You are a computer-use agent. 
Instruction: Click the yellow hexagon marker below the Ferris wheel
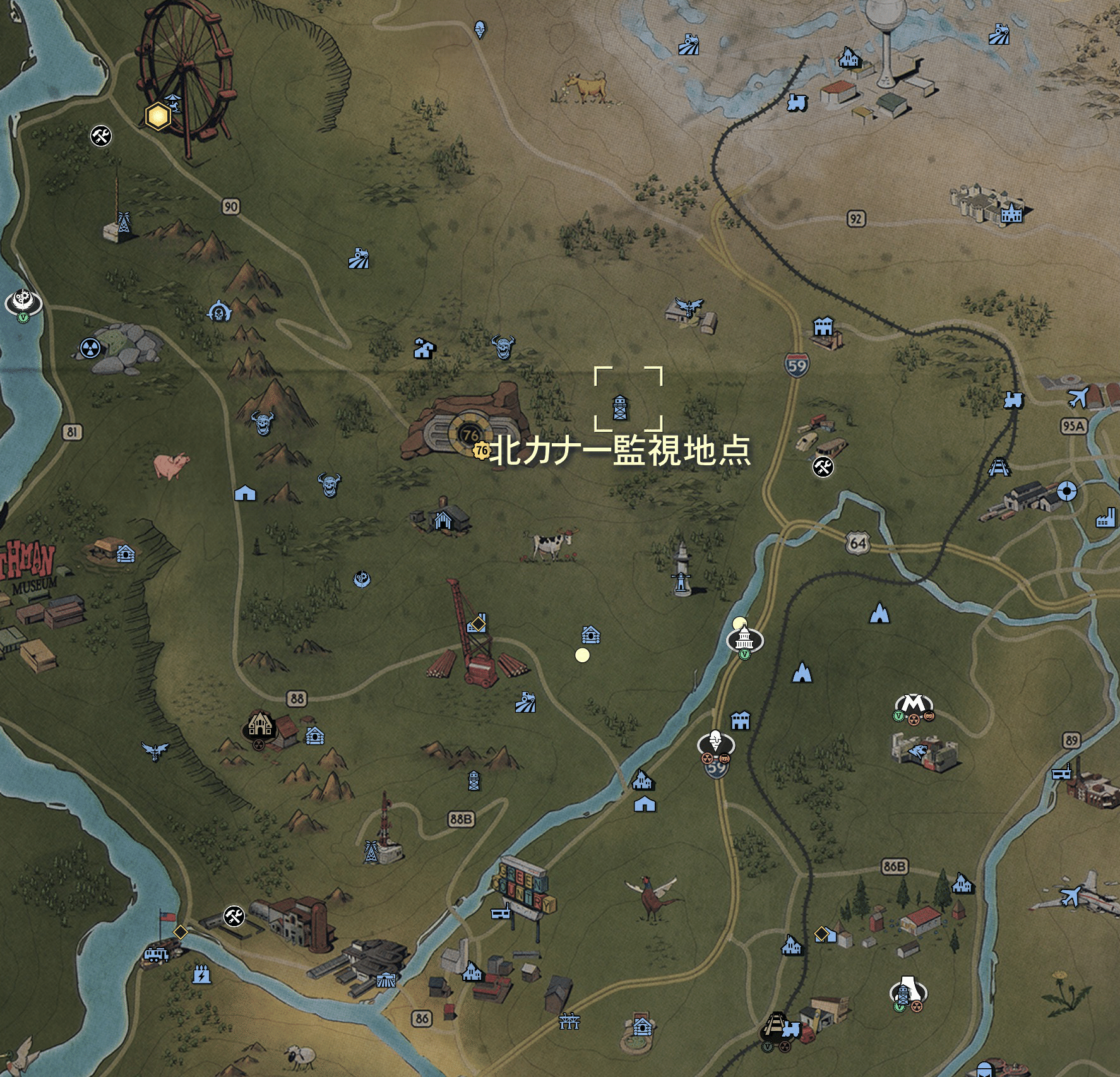coord(157,117)
